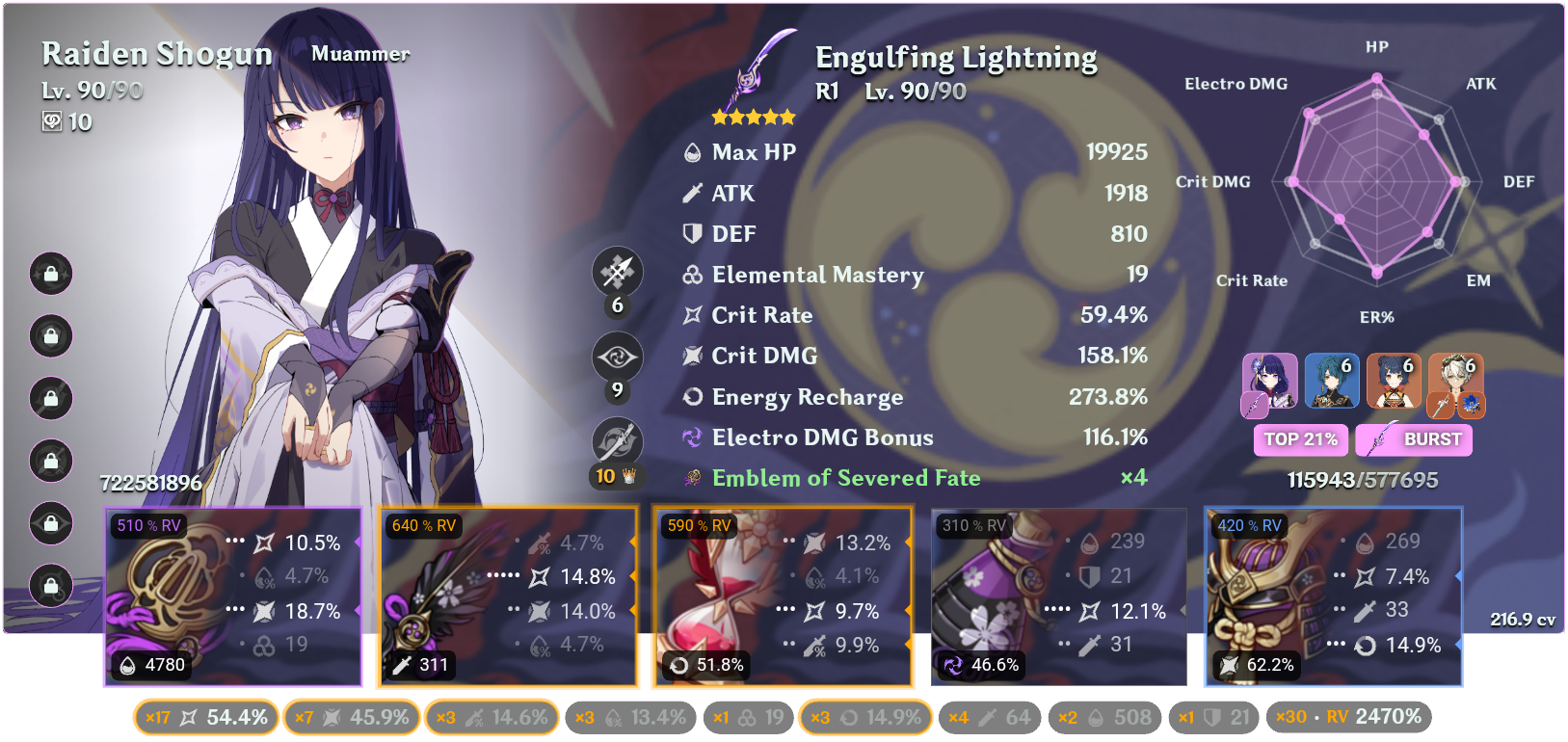Image resolution: width=1568 pixels, height=742 pixels.
Task: Click the Energy Recharge icon beside 273.8%
Action: tap(690, 397)
